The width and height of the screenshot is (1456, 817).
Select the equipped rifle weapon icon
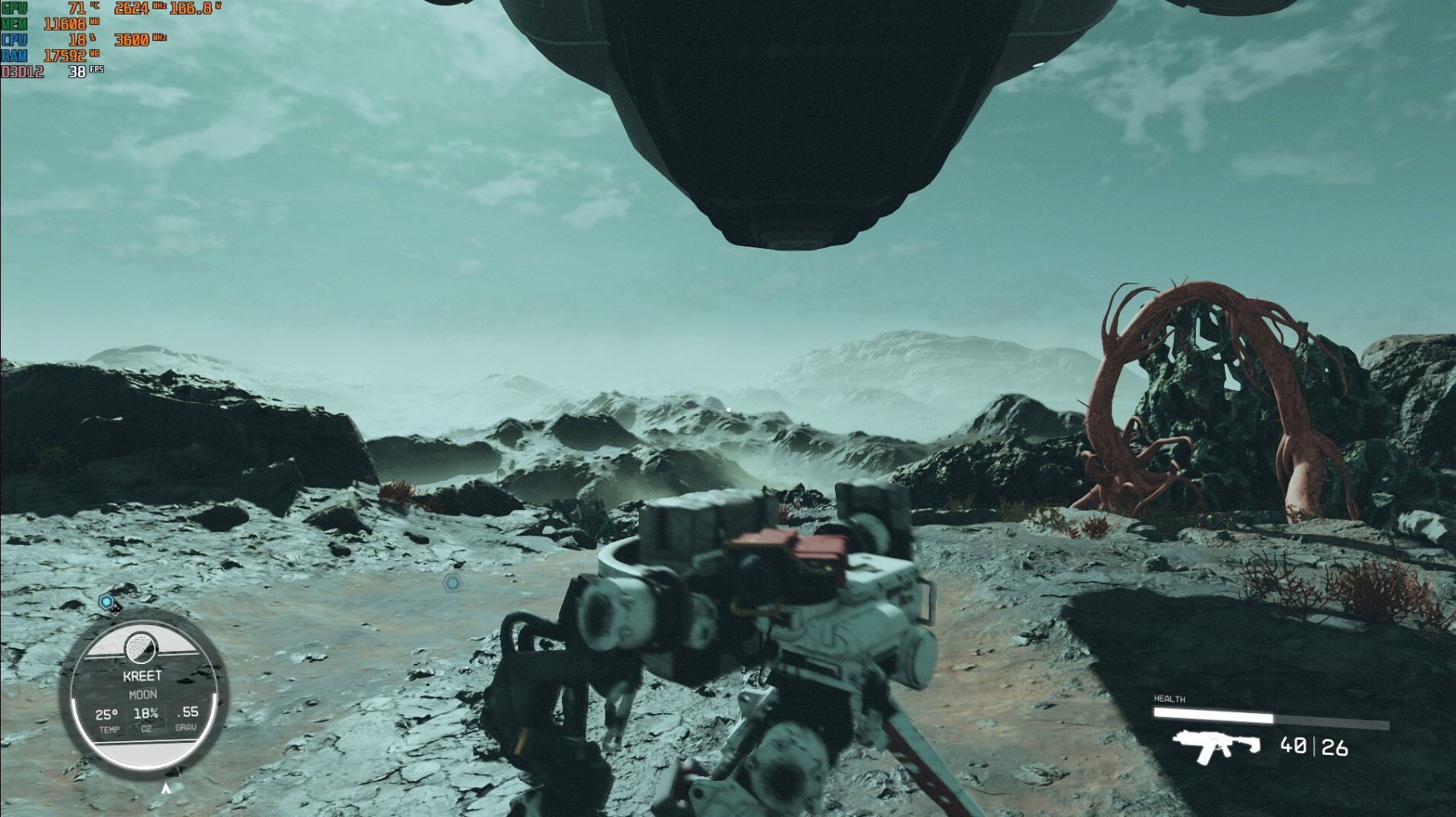pyautogui.click(x=1216, y=745)
